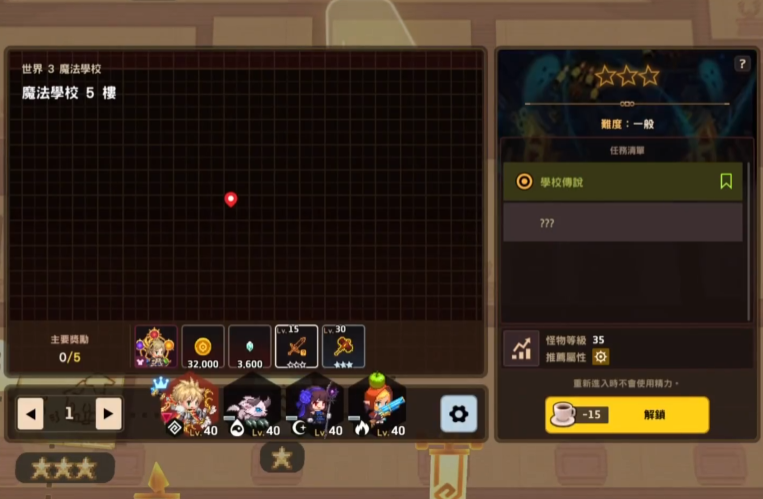Click the recommended element icon
The width and height of the screenshot is (763, 499).
coord(600,356)
